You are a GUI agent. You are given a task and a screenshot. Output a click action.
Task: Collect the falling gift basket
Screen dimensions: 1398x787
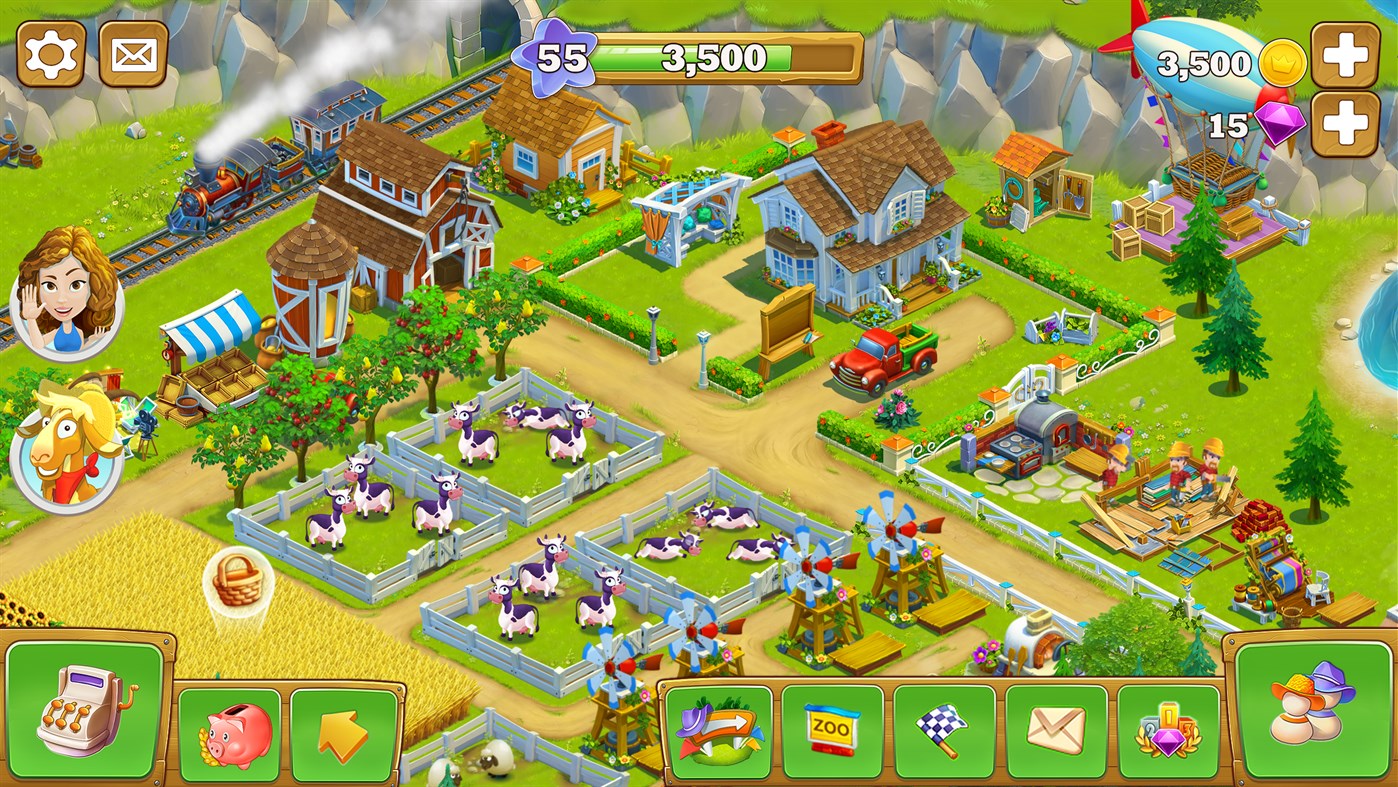237,580
